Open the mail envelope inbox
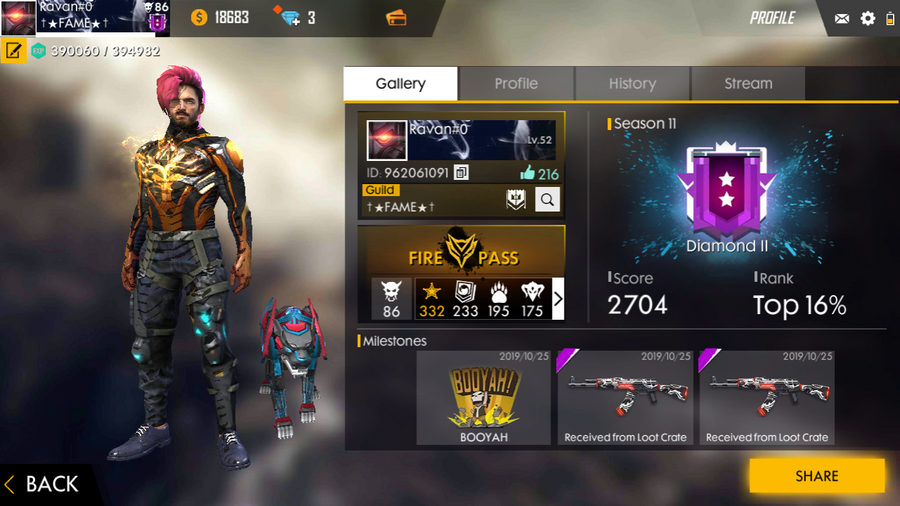Image resolution: width=900 pixels, height=506 pixels. coord(842,18)
